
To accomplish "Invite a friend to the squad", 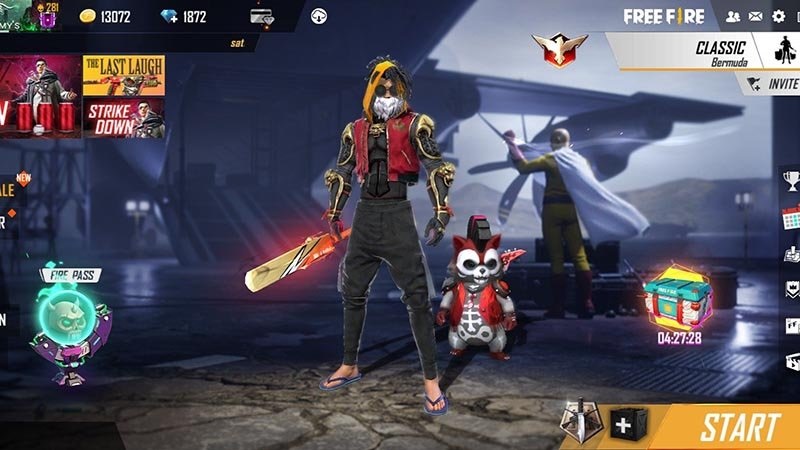I will click(774, 85).
